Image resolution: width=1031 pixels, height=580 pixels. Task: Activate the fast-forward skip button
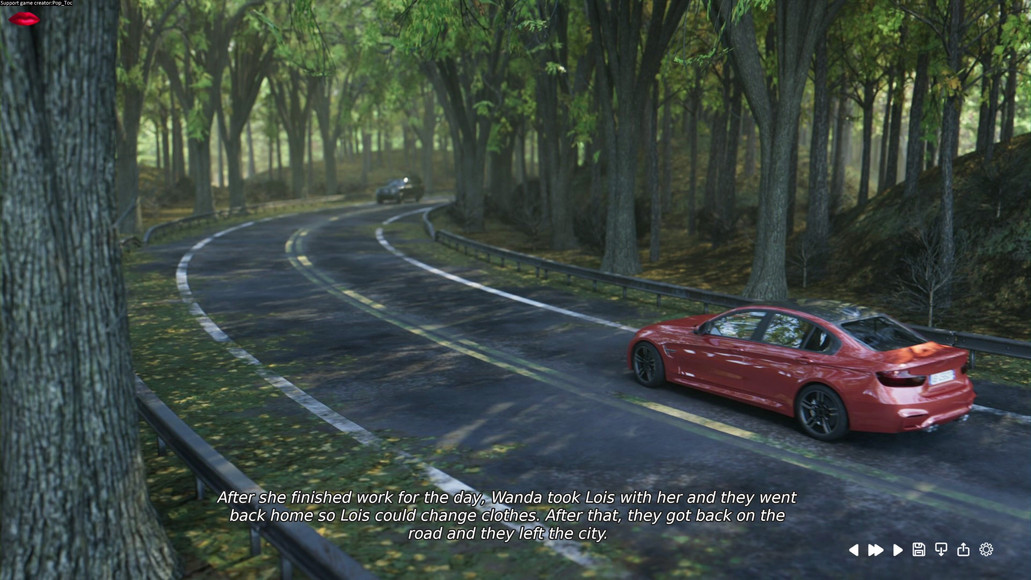click(x=876, y=550)
